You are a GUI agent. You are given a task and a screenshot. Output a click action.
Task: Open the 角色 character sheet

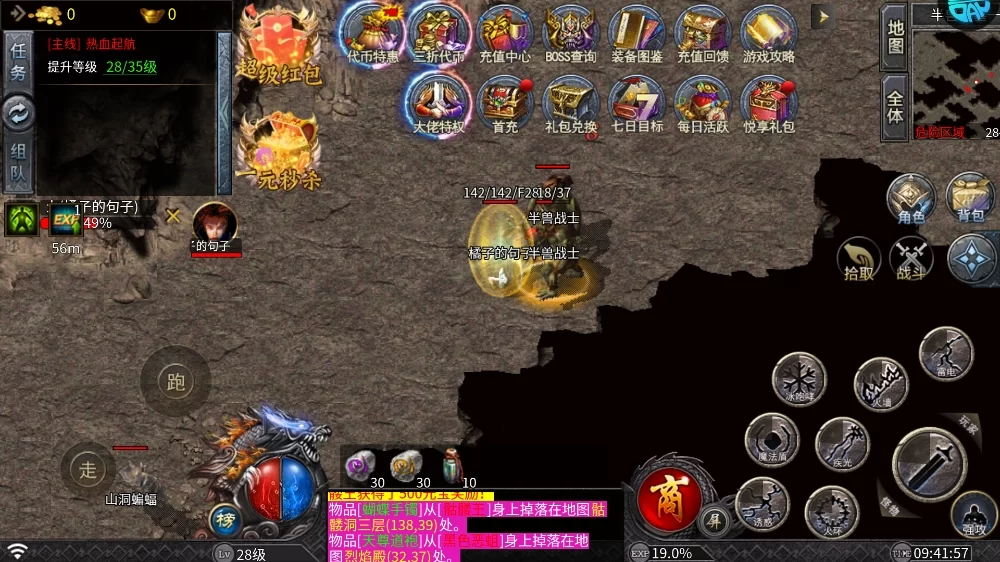click(x=911, y=198)
